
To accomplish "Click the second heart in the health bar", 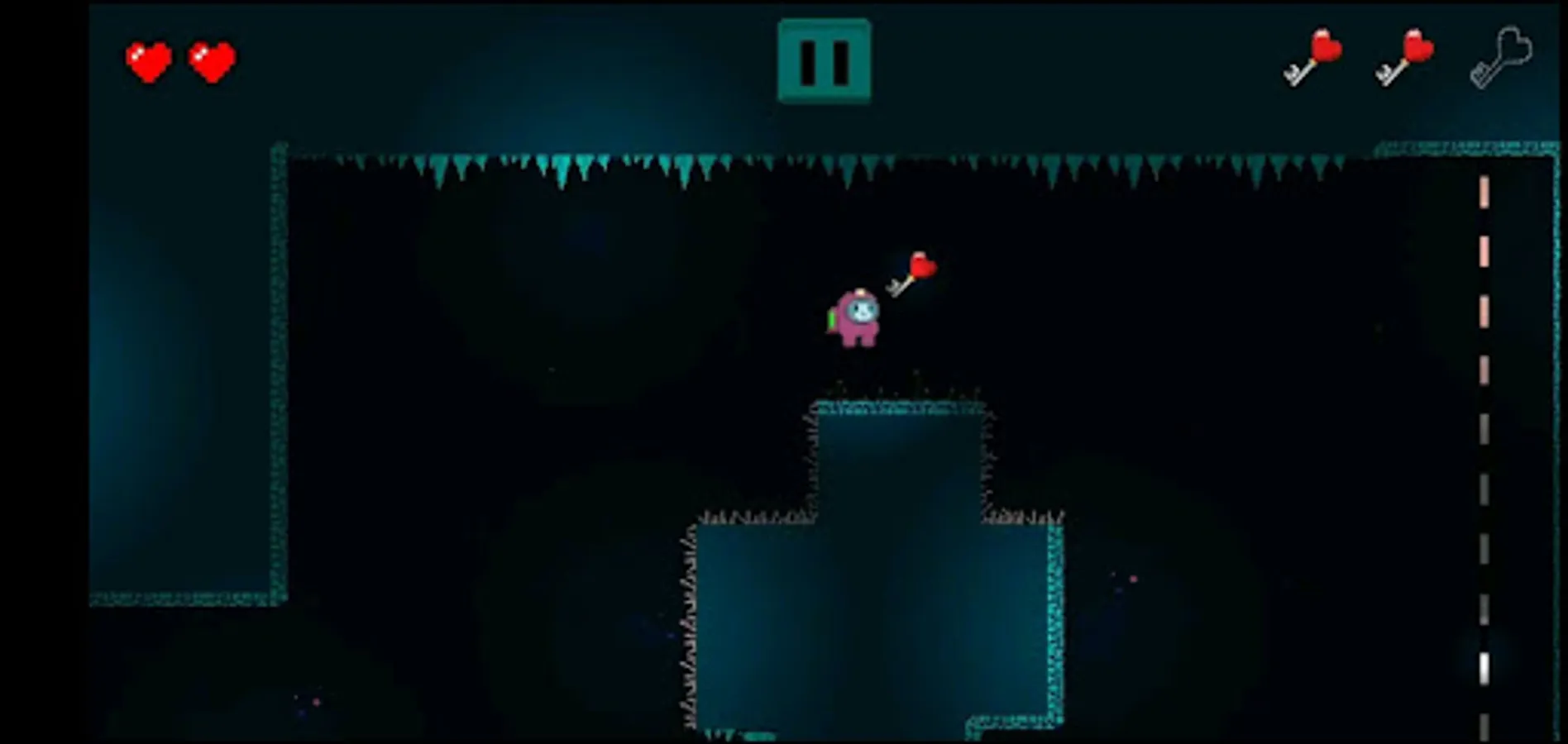I will point(209,62).
